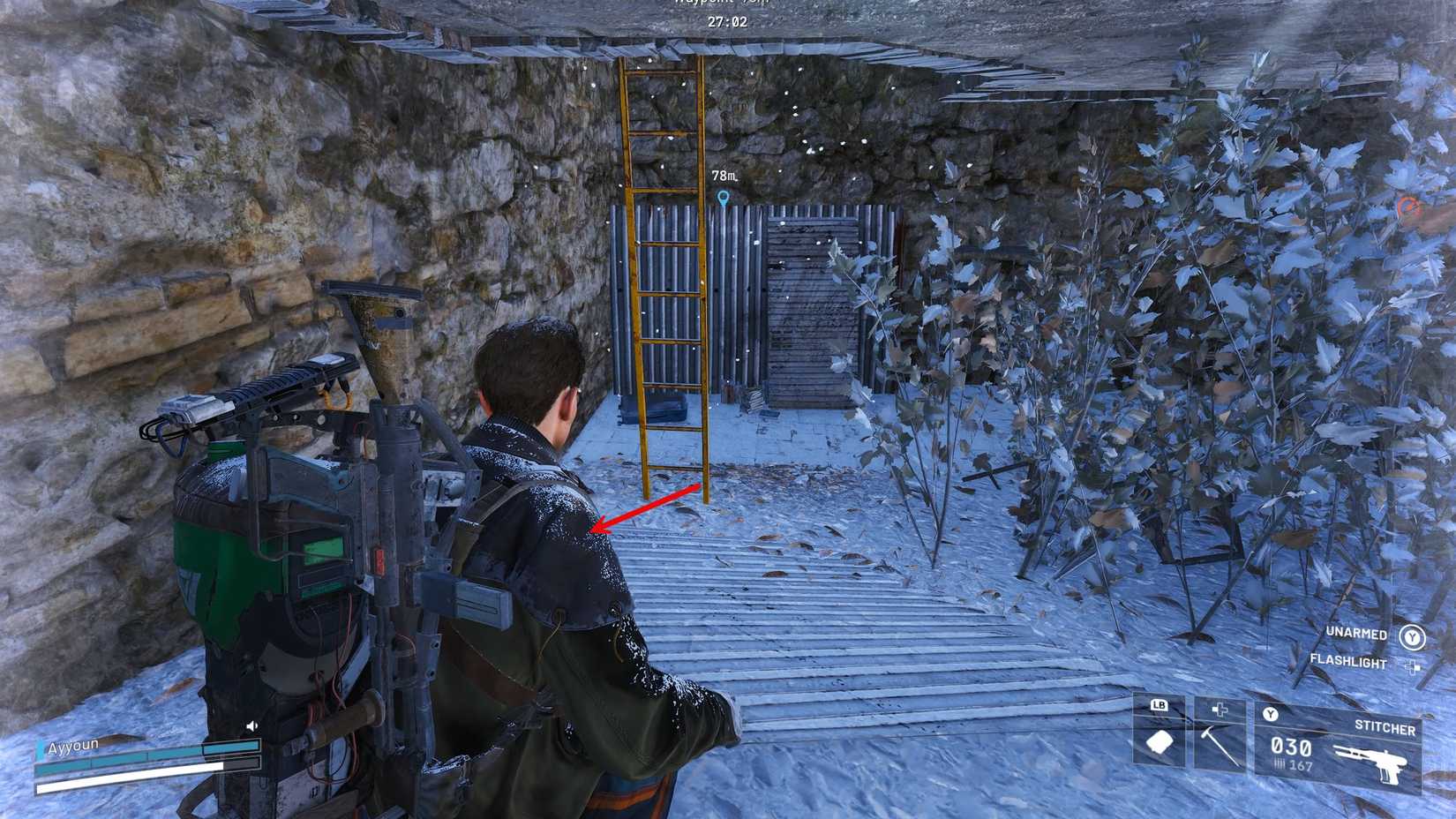
Task: Click the Flashlight text label
Action: pyautogui.click(x=1347, y=662)
